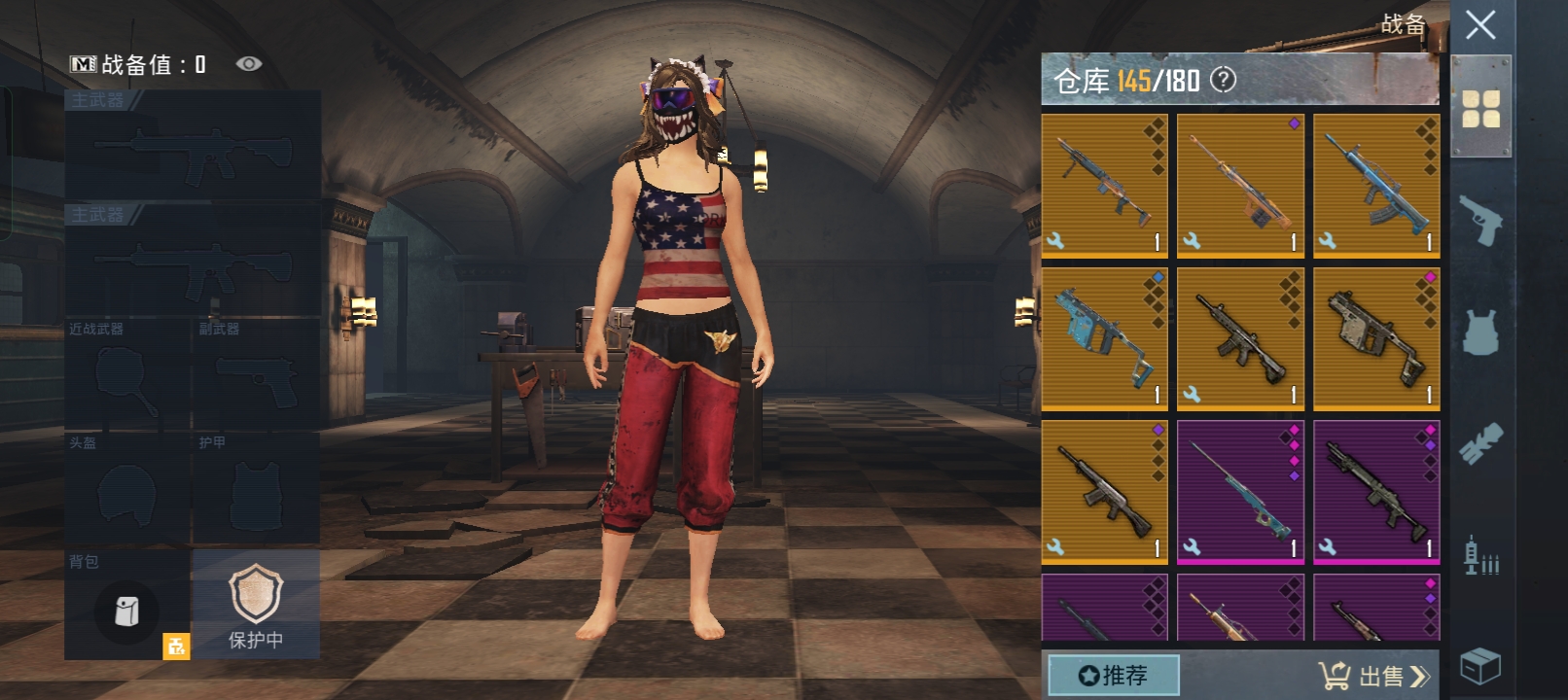Screen dimensions: 1568x700
Task: Toggle the eye icon beside 战备值
Action: coord(249,64)
